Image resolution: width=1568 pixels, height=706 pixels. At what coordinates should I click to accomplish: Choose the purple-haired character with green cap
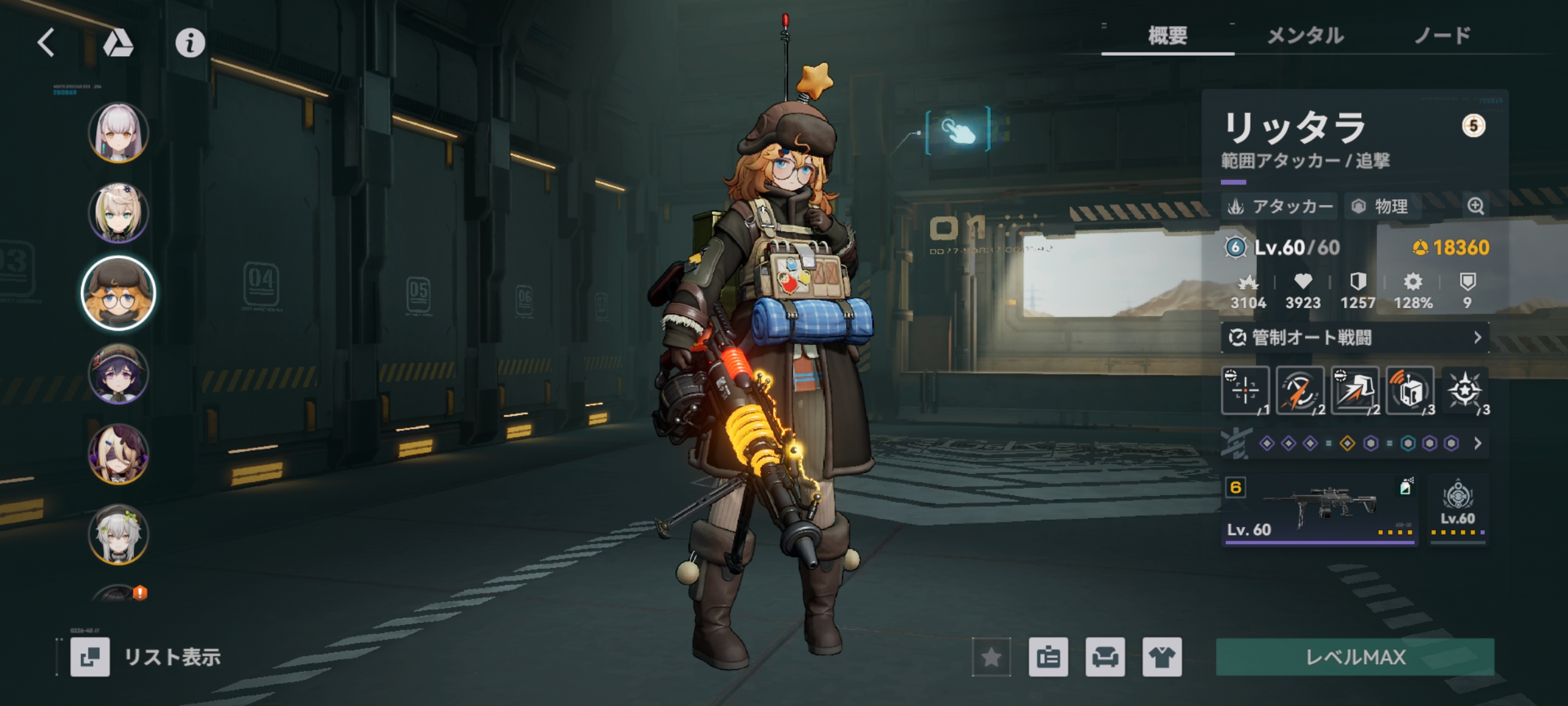(x=118, y=374)
